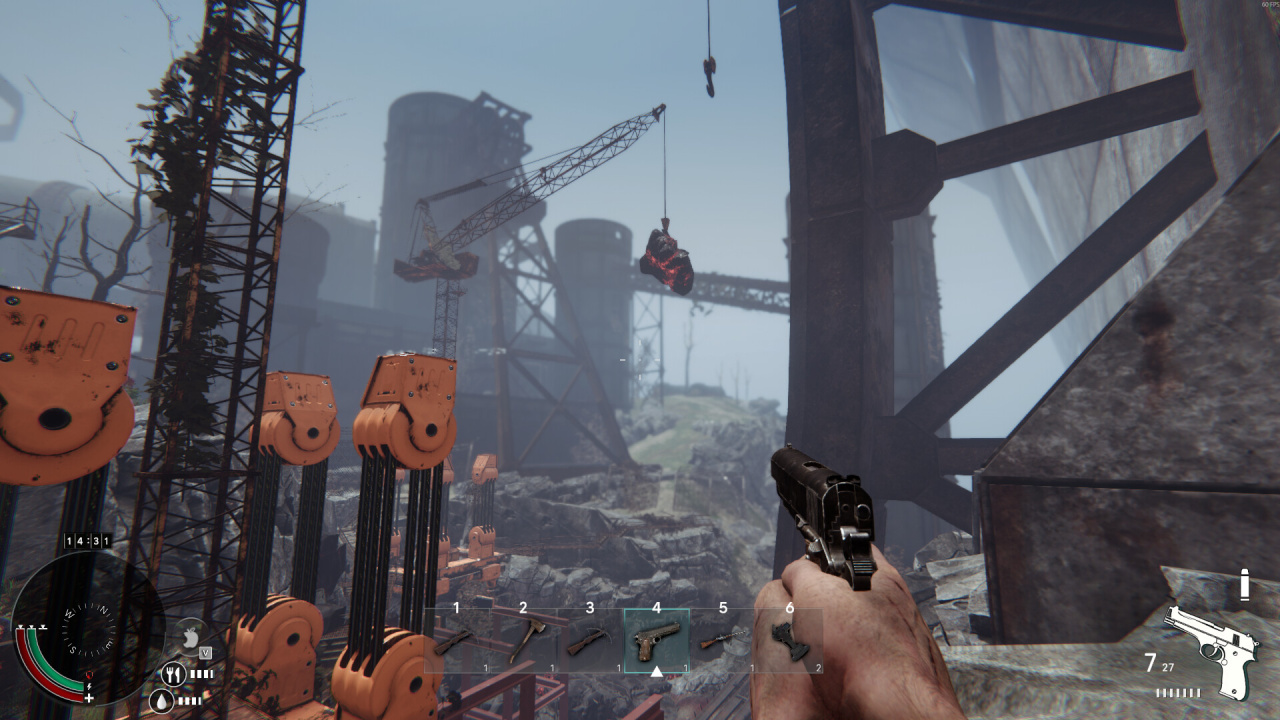Click the compass dial
1280x720 pixels.
click(x=86, y=628)
